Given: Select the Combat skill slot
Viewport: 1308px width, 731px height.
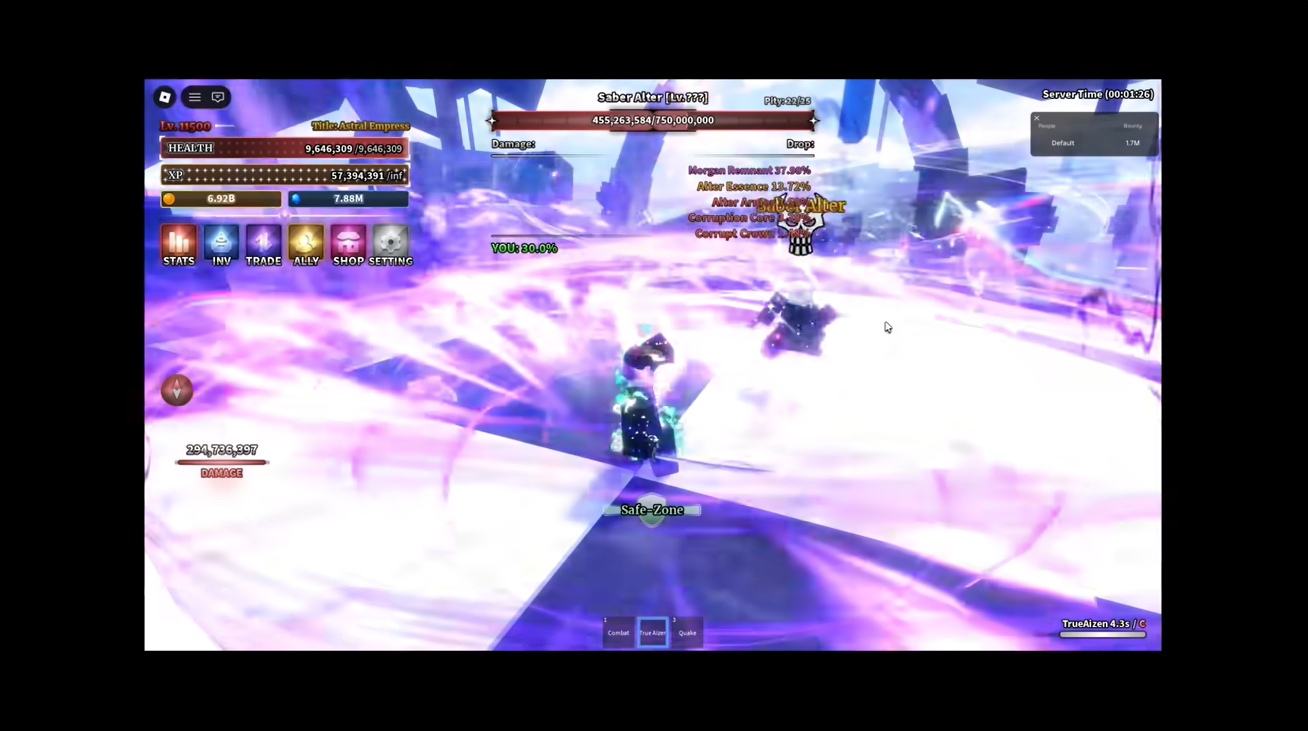Looking at the screenshot, I should tap(617, 631).
